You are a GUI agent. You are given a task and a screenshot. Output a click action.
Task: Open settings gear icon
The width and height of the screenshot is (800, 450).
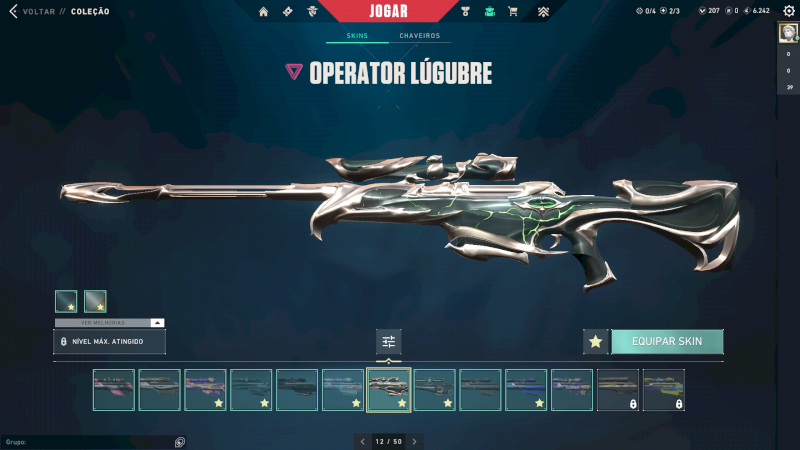pos(788,11)
